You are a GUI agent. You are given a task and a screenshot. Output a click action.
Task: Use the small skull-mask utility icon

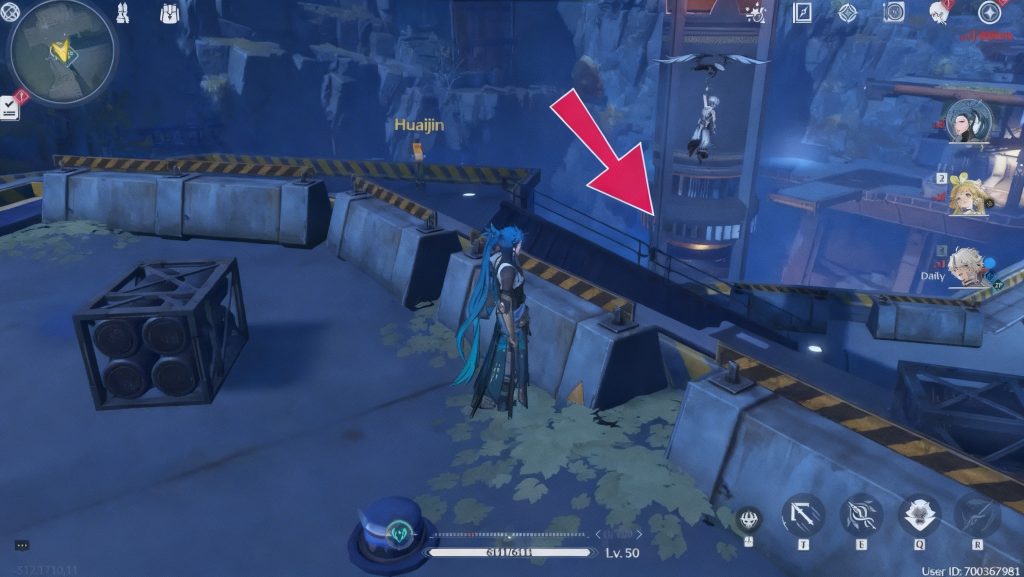point(749,520)
